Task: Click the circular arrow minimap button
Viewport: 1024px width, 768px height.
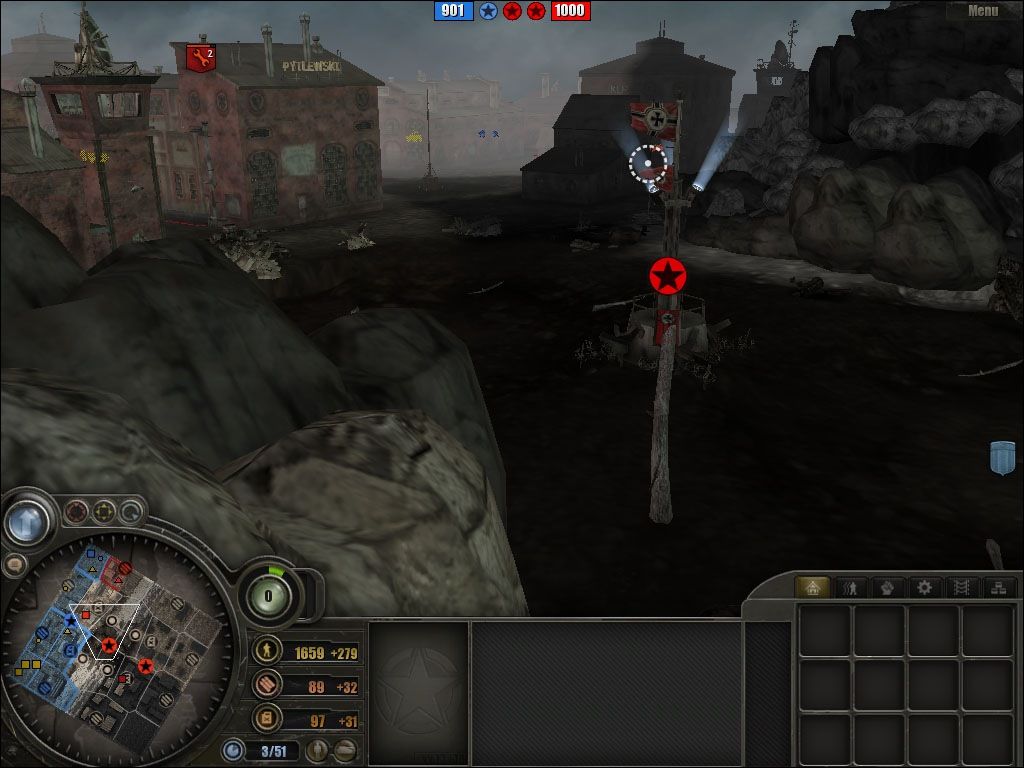Action: click(131, 513)
